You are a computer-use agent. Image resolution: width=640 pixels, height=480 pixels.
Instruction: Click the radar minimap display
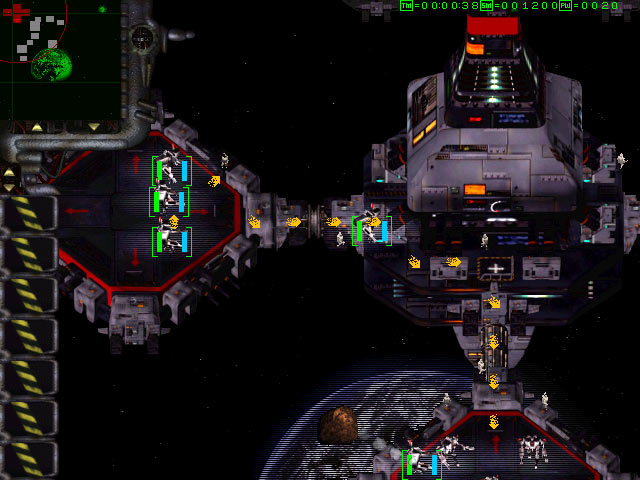click(60, 60)
